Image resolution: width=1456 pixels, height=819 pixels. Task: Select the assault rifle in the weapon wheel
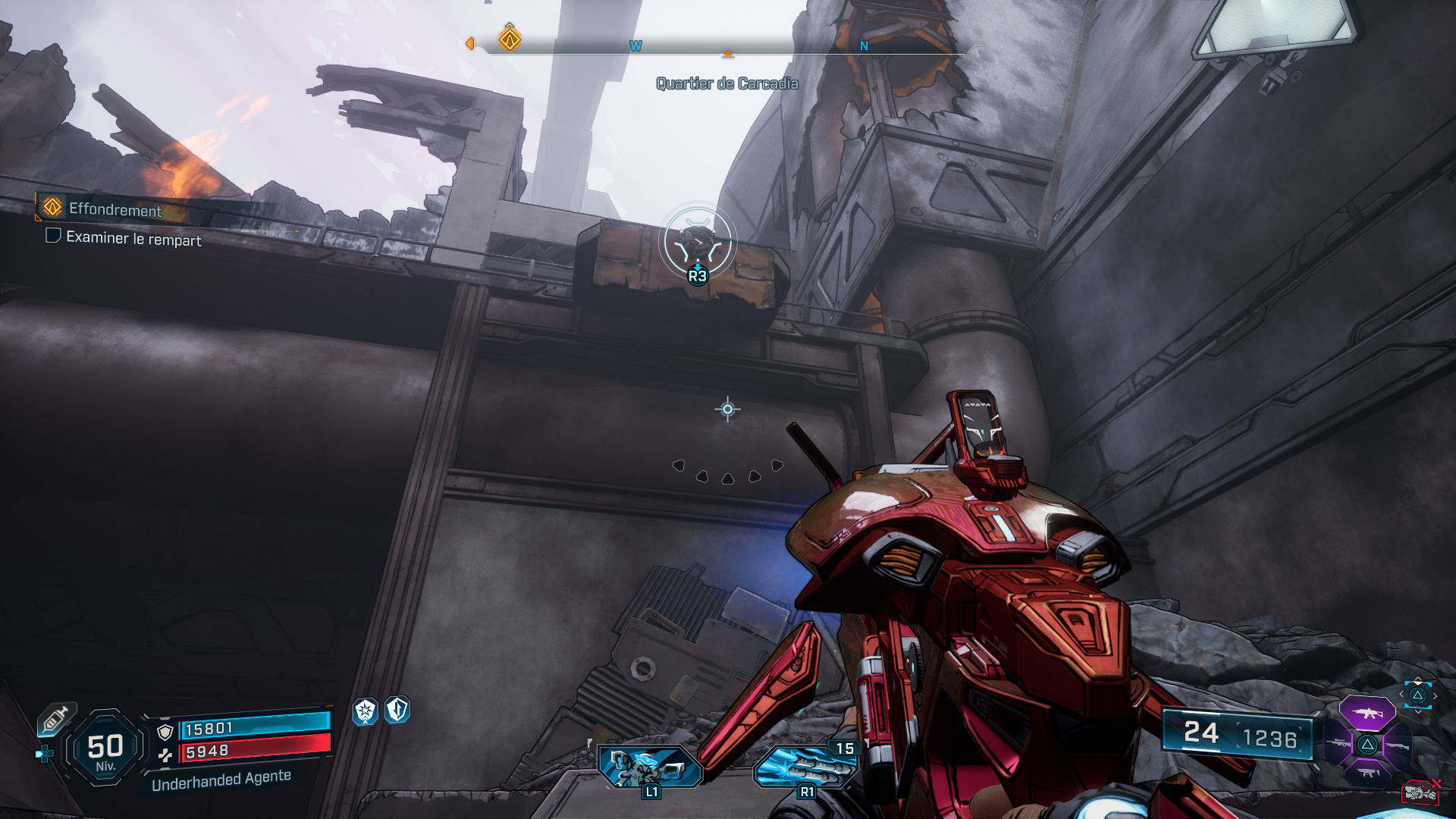coord(1367,713)
